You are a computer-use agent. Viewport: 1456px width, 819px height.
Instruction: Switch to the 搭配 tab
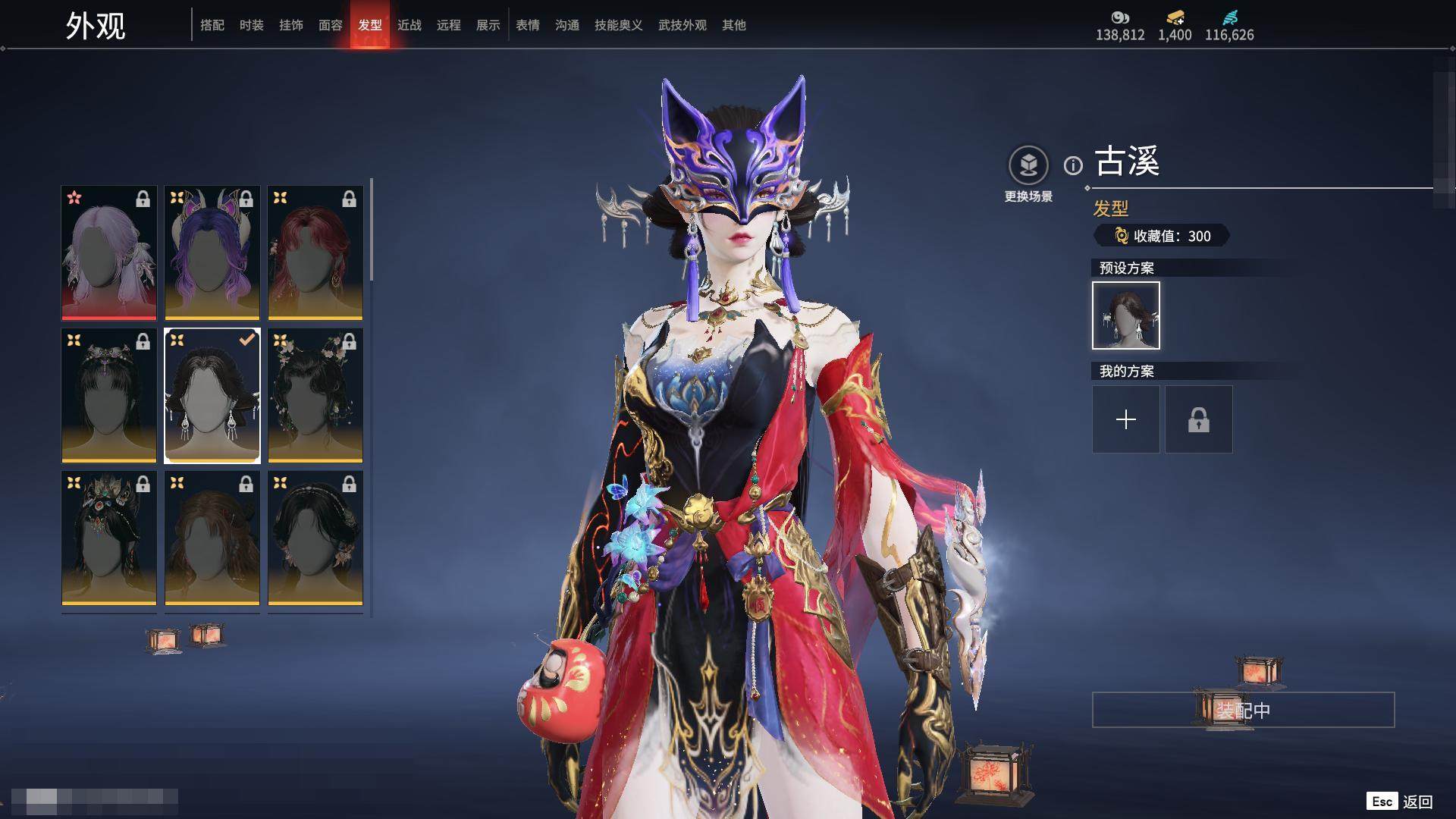pyautogui.click(x=212, y=25)
